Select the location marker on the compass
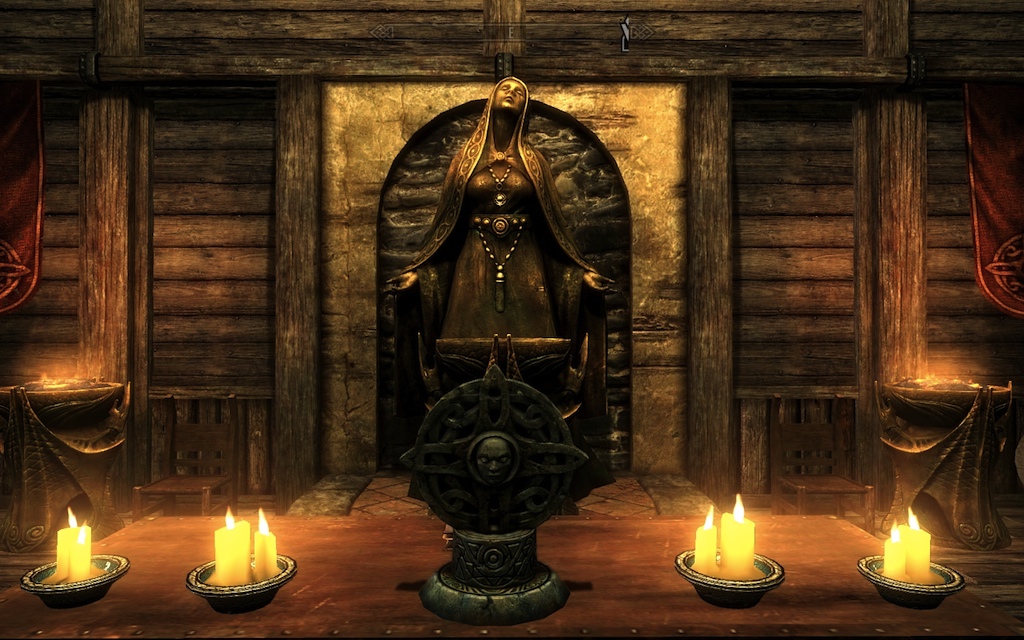This screenshot has width=1024, height=640. click(x=625, y=33)
